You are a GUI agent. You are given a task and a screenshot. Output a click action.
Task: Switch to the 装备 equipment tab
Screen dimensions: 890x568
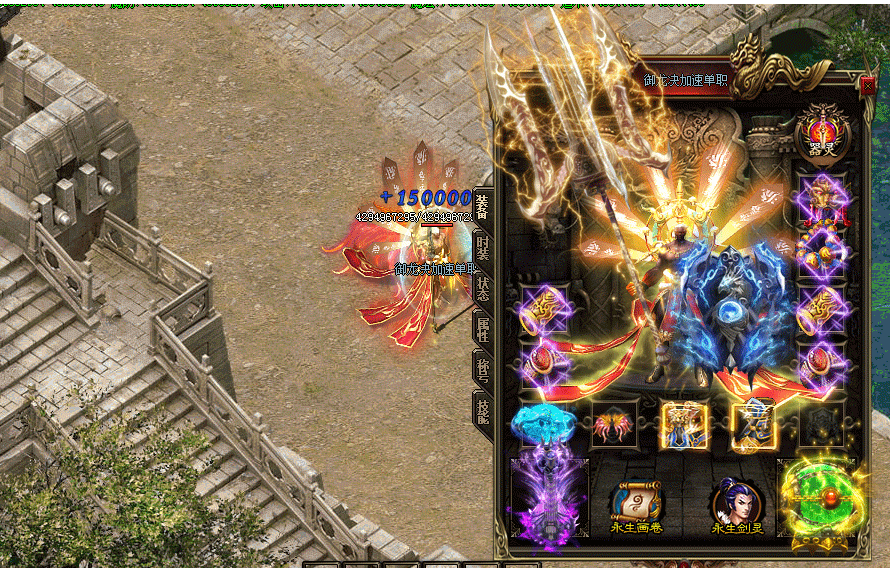coord(482,207)
